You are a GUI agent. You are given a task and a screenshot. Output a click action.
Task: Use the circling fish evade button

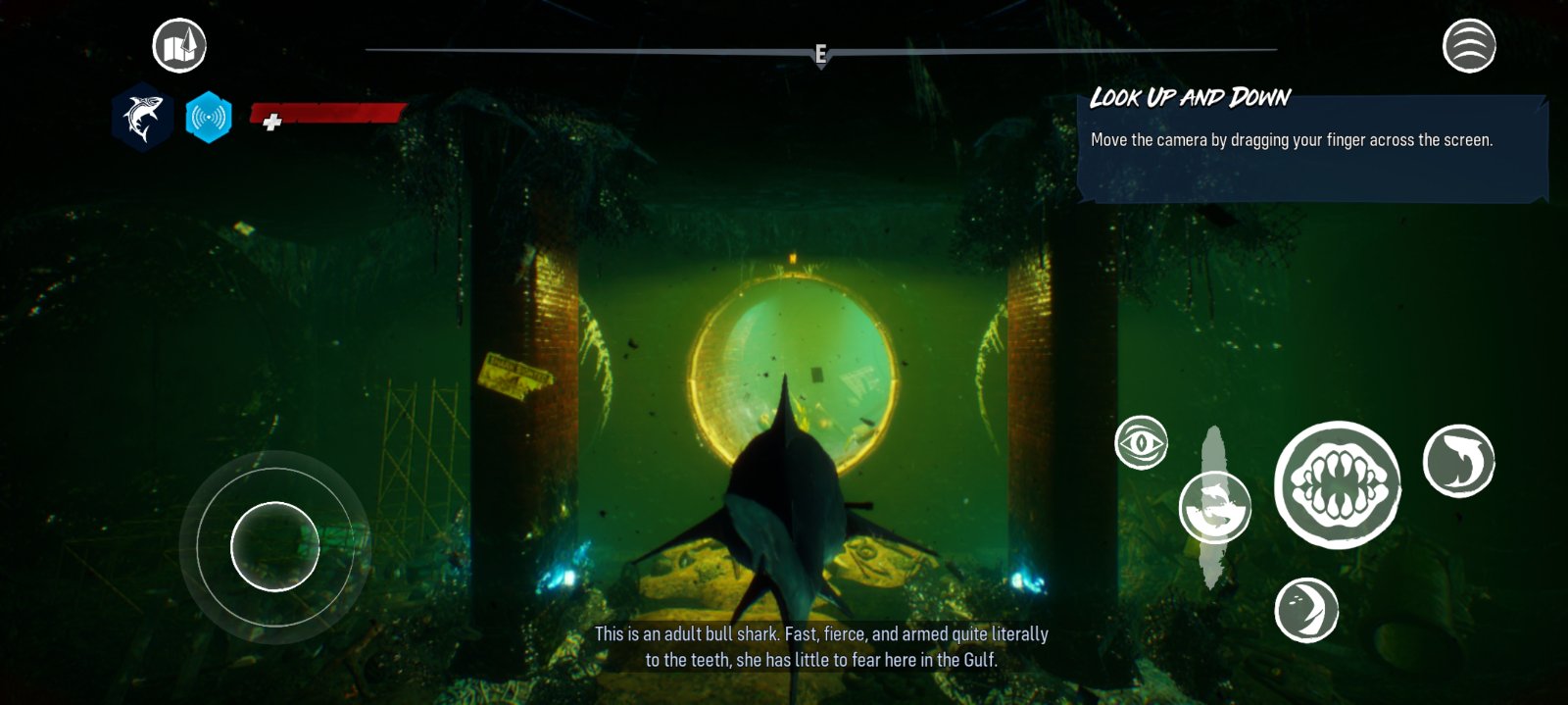pos(1215,507)
